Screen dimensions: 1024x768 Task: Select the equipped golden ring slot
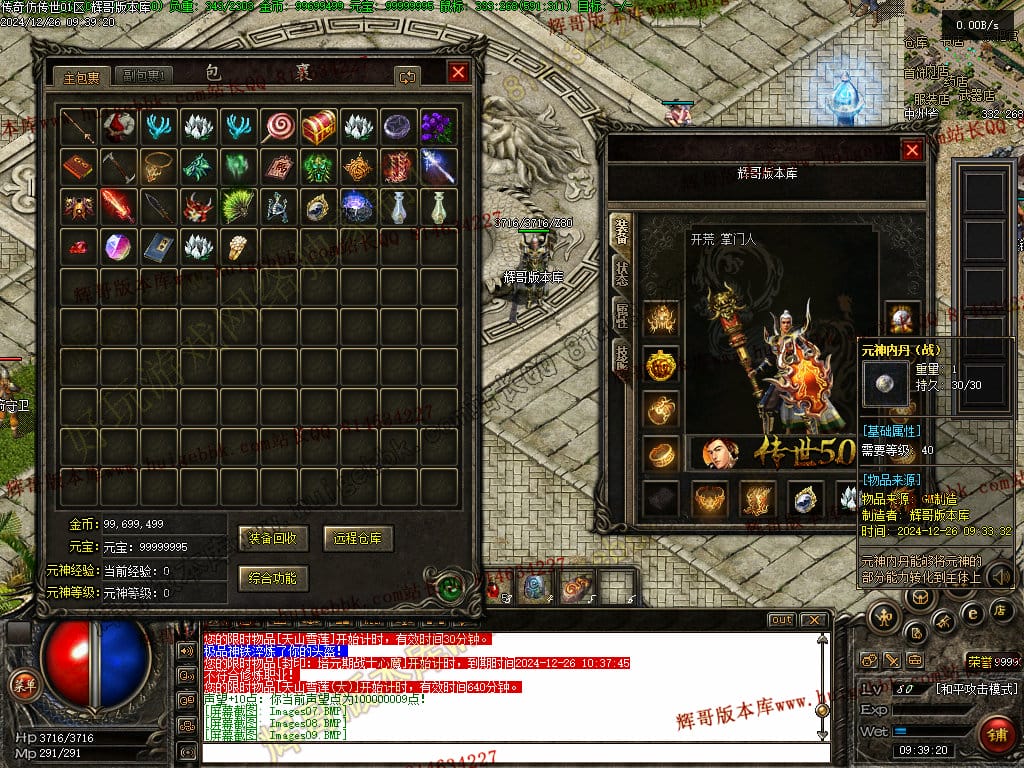pos(660,453)
